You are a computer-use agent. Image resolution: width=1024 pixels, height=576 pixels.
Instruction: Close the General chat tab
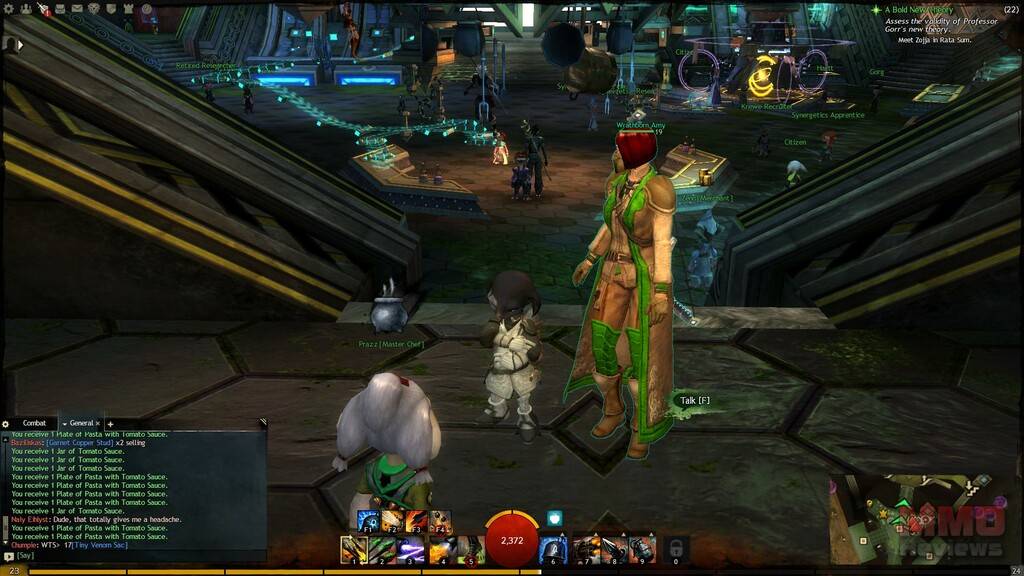point(98,424)
